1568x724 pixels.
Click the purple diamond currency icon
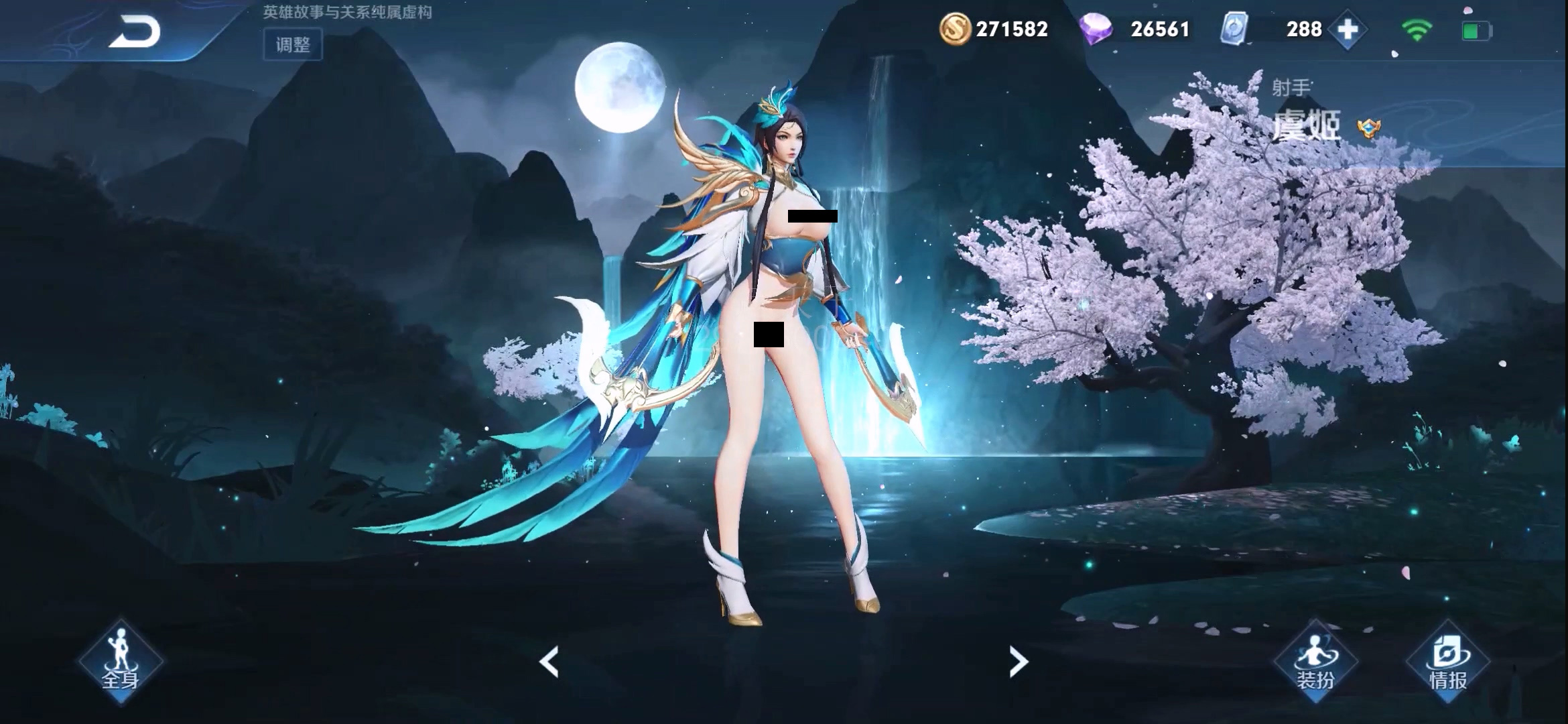tap(1096, 29)
